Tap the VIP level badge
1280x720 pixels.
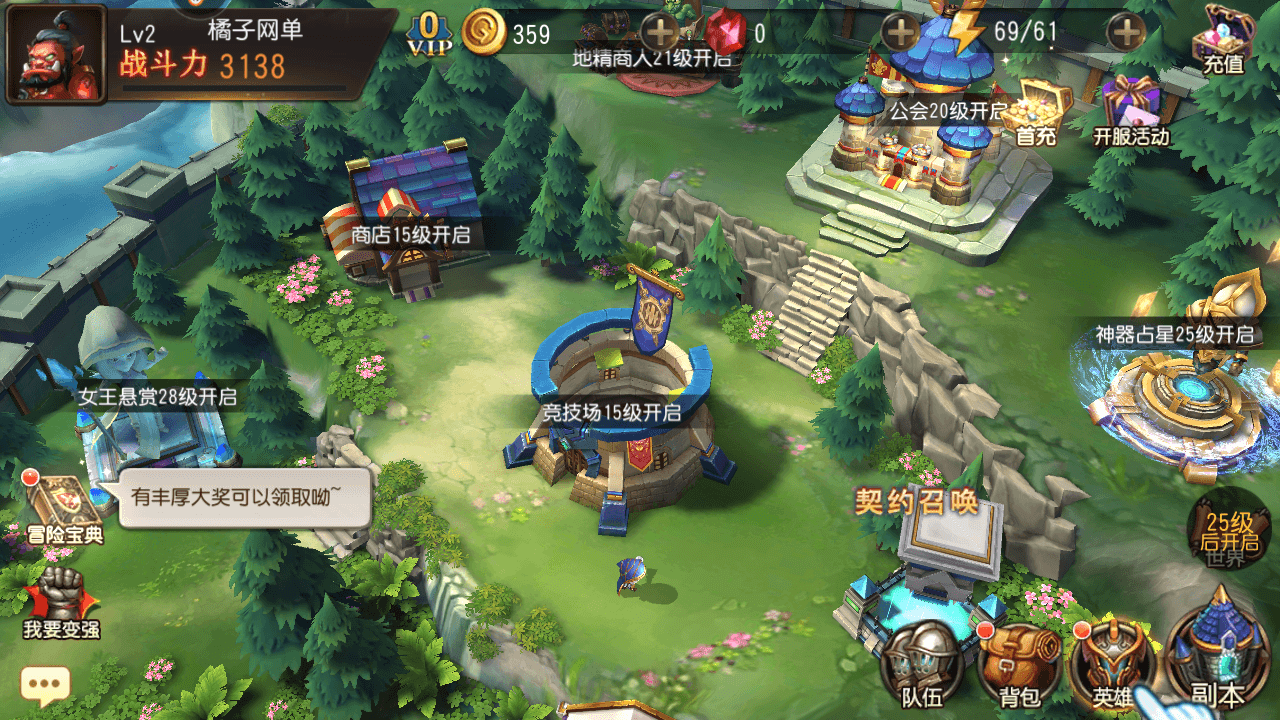point(428,33)
